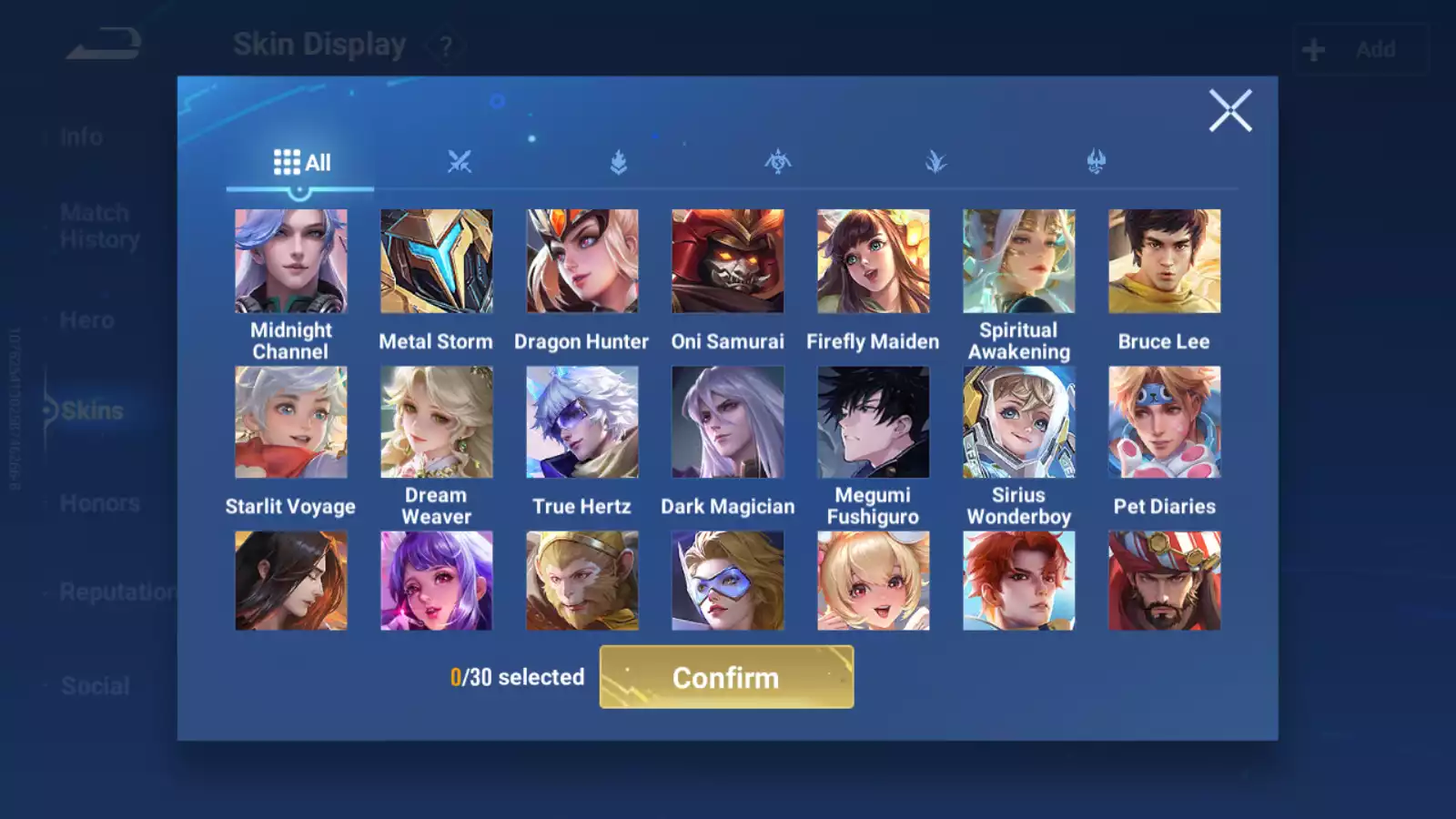This screenshot has width=1456, height=819.
Task: Select the monkey king skin portrait
Action: pyautogui.click(x=582, y=581)
